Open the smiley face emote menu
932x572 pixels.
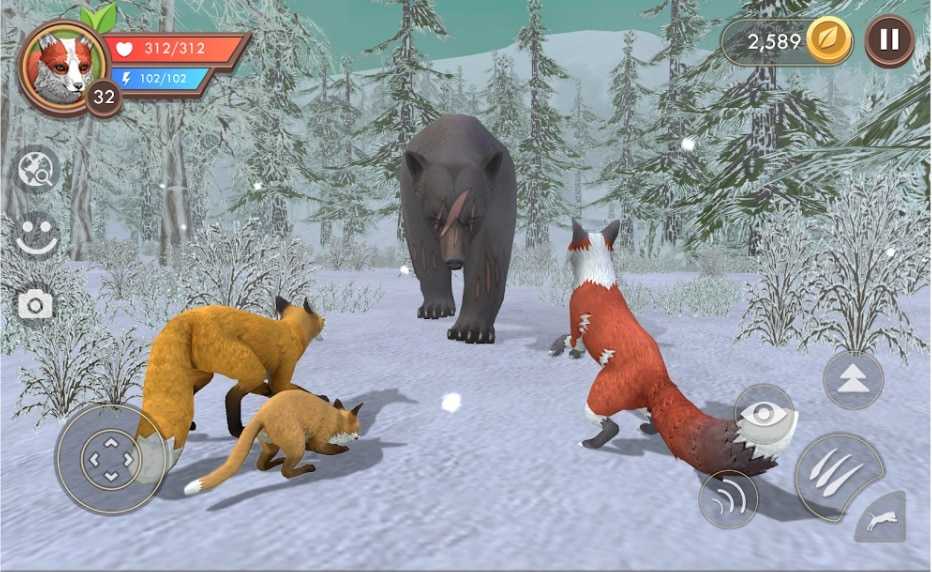tap(38, 236)
